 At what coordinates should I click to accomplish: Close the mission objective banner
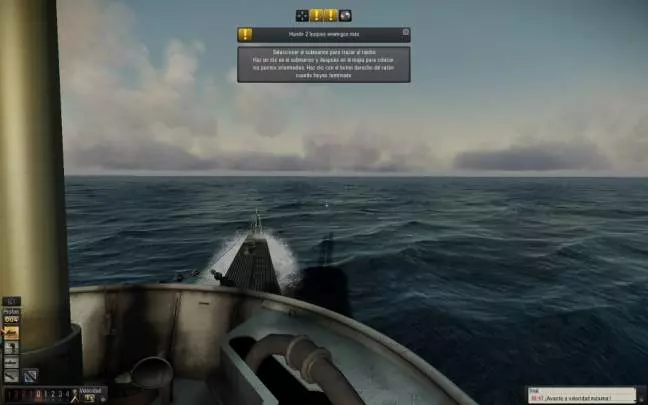[x=406, y=32]
